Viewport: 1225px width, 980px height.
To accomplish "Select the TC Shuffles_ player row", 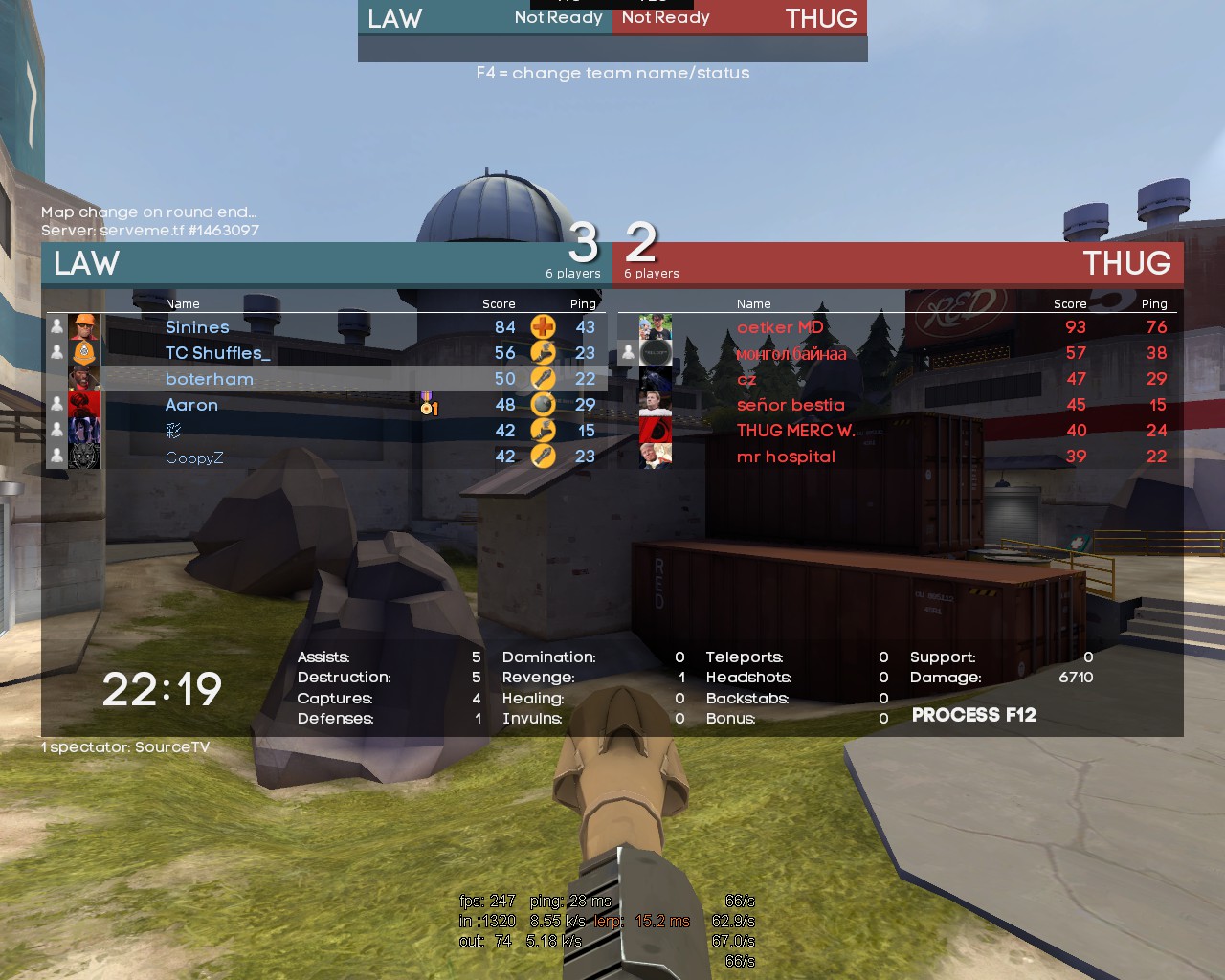I will click(217, 353).
